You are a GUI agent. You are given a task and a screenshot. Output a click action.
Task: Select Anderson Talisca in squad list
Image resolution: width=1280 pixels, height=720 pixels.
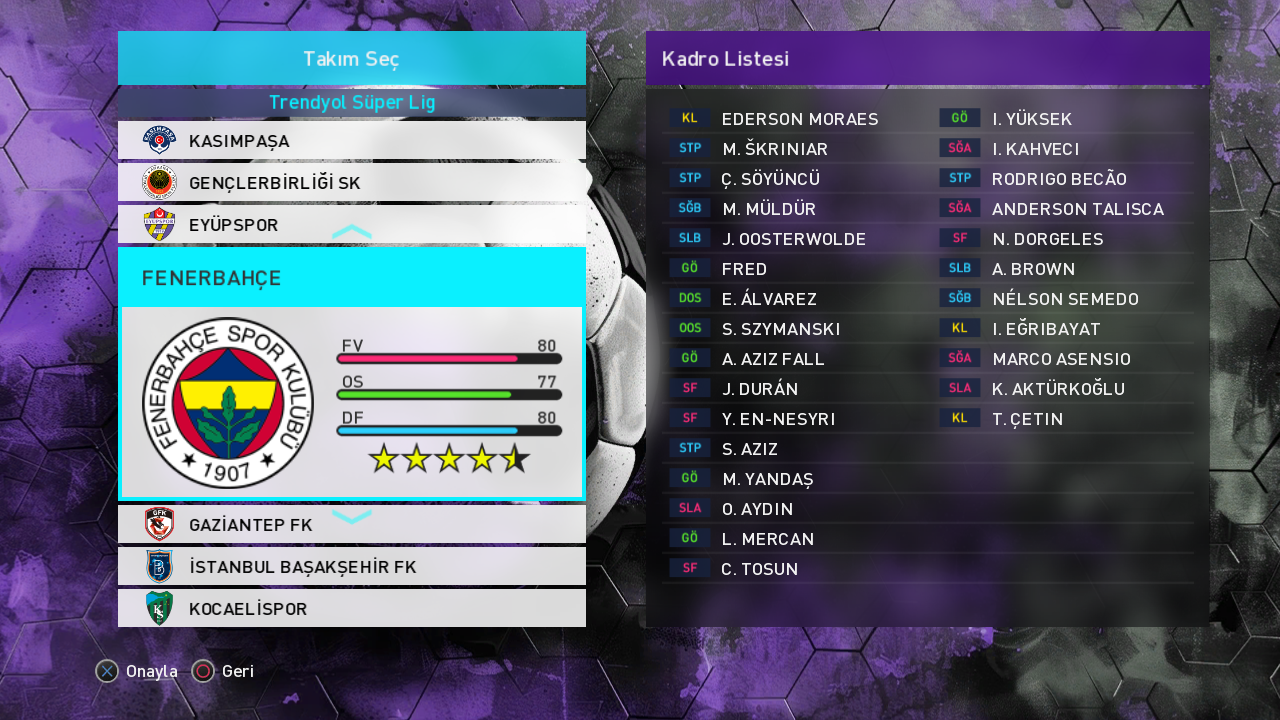(x=1077, y=209)
